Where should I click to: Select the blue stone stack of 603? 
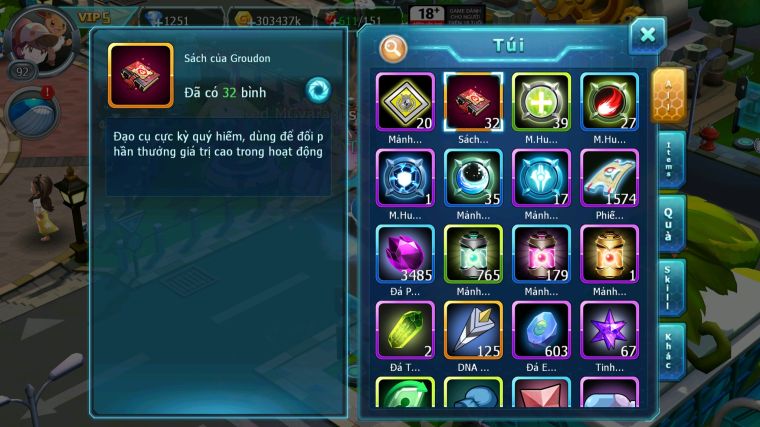pos(541,330)
